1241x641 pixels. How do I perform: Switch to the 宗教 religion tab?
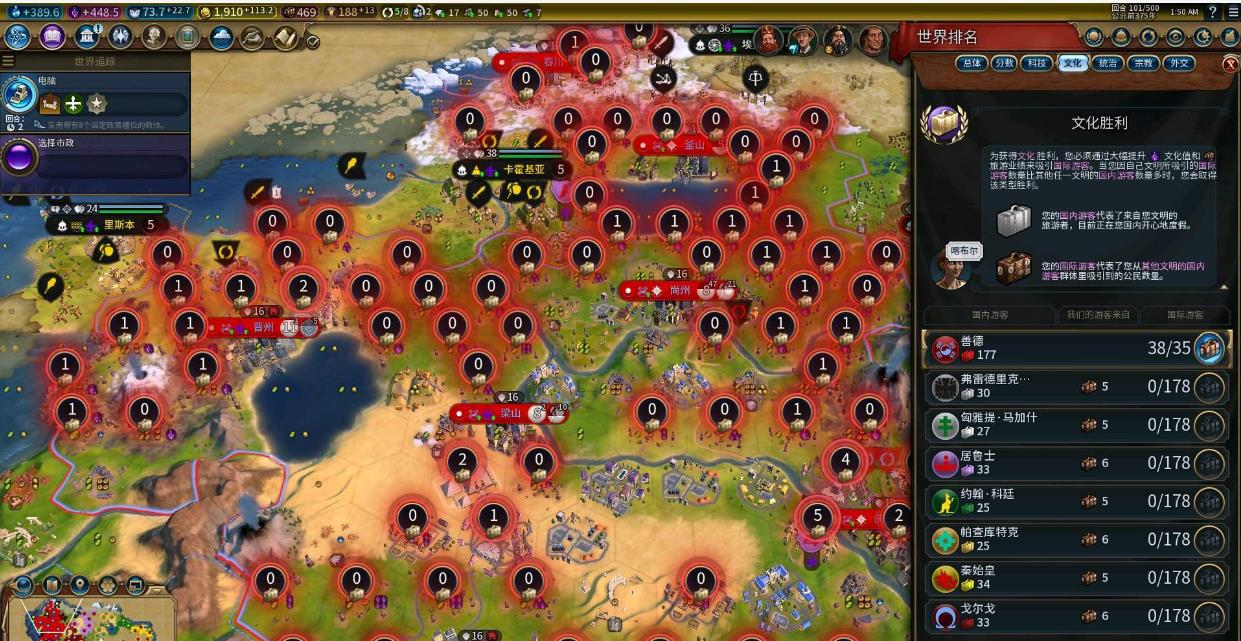(x=1142, y=63)
